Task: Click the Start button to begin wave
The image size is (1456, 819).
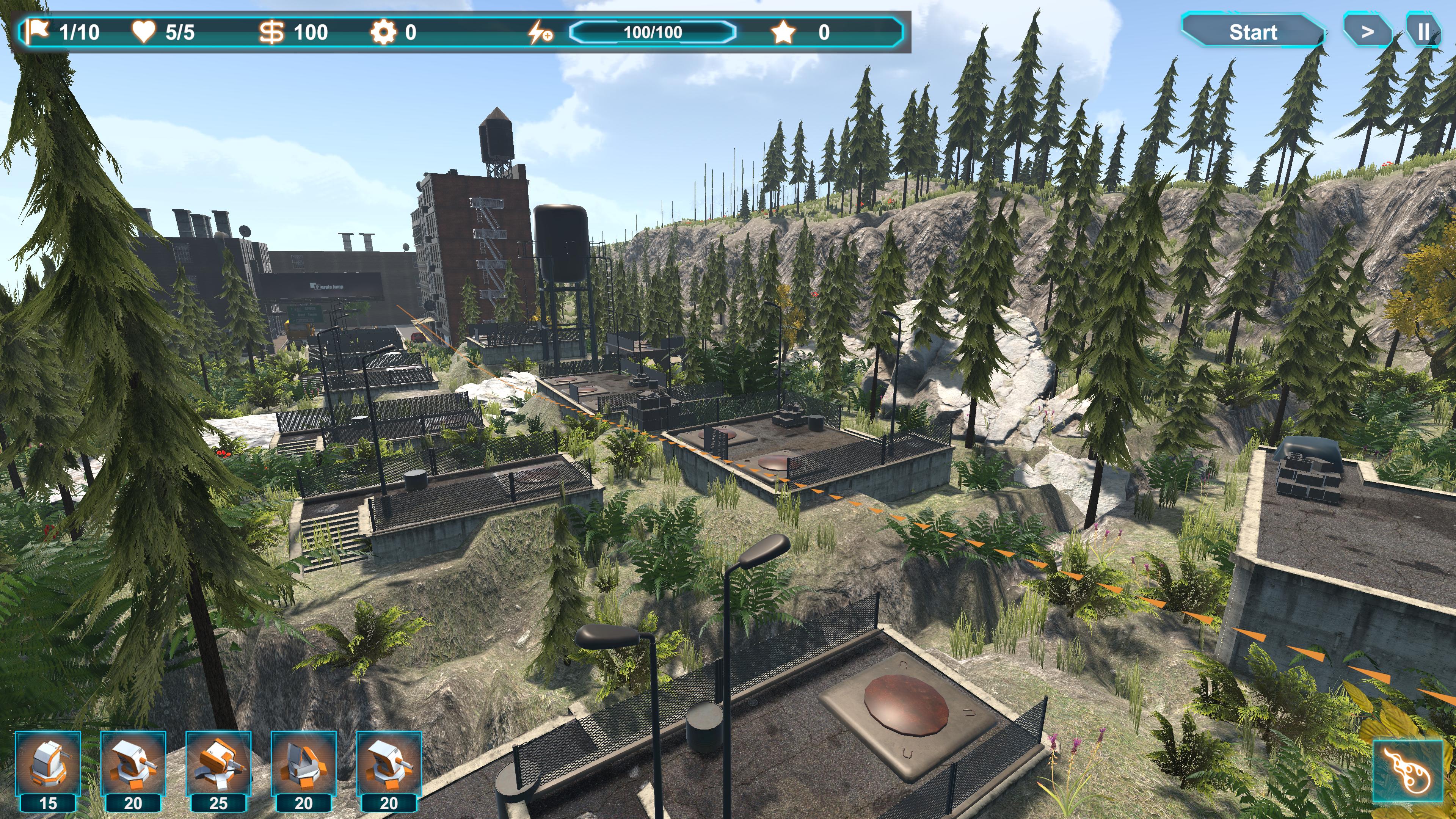Action: pyautogui.click(x=1252, y=32)
